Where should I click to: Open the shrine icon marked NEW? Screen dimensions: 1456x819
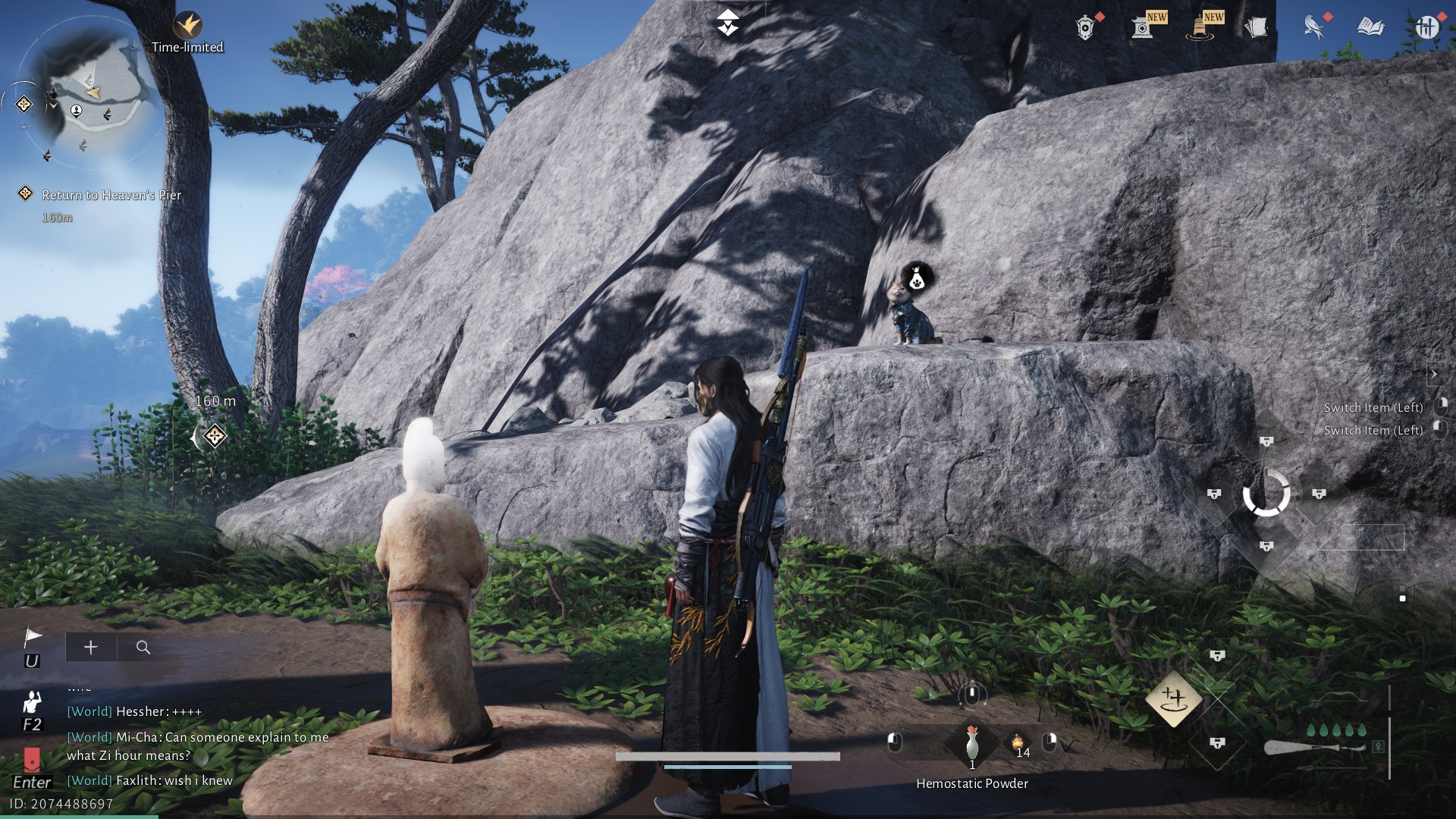click(x=1142, y=28)
